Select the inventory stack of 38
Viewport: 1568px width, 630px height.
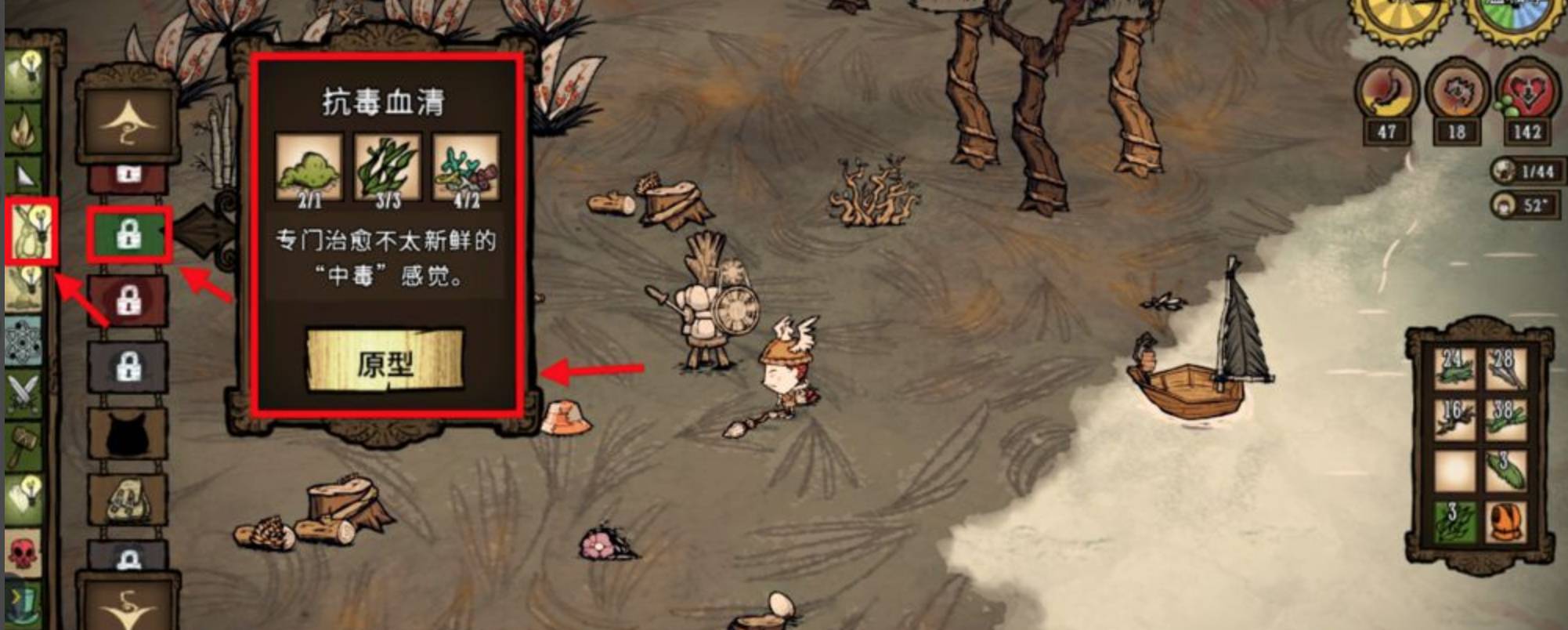point(1505,419)
